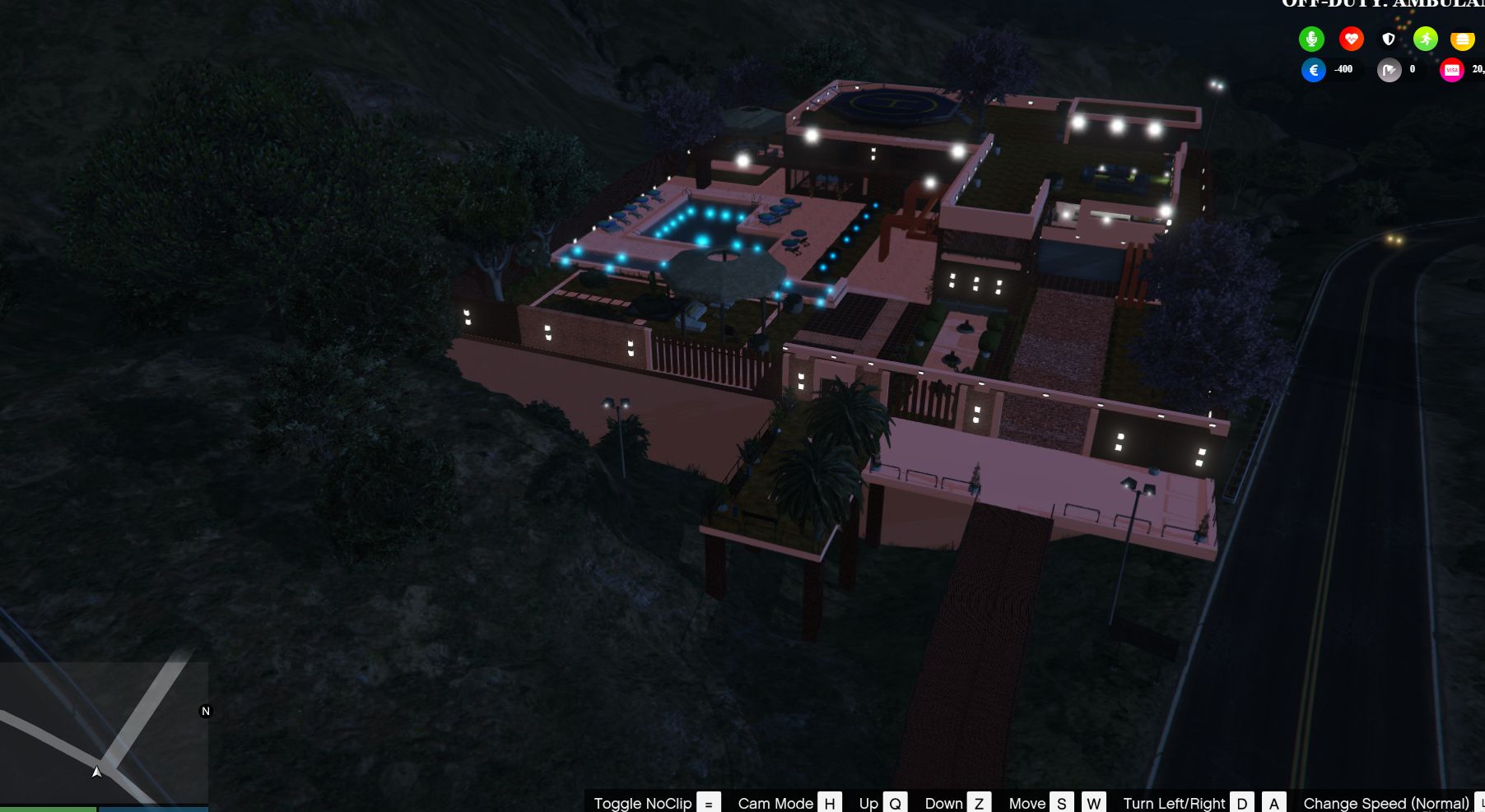The height and width of the screenshot is (812, 1485).
Task: Select the red heart health icon
Action: [x=1351, y=39]
